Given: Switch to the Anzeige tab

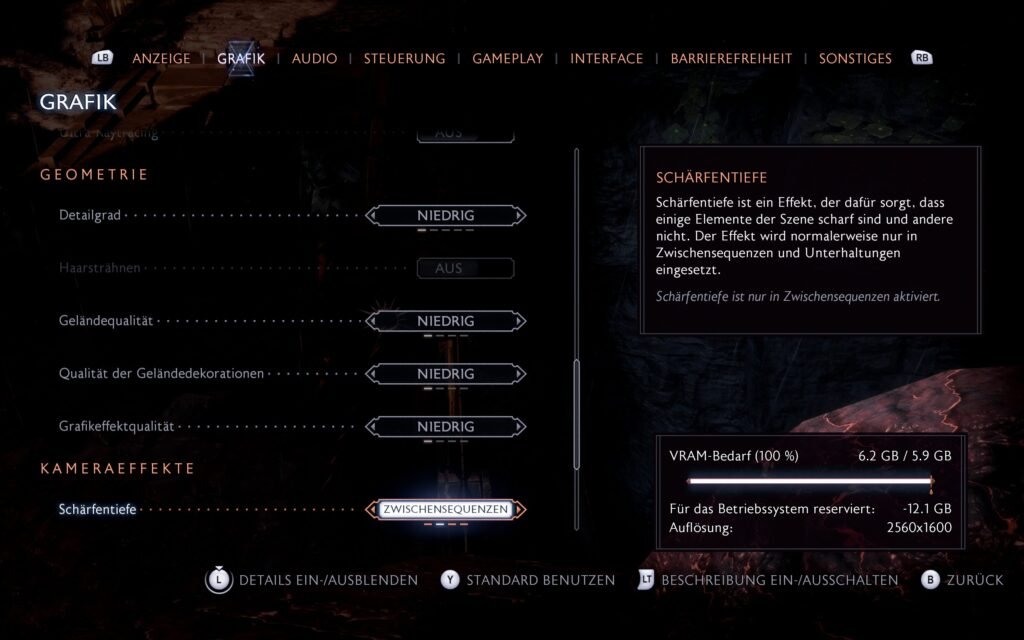Looking at the screenshot, I should coord(160,58).
